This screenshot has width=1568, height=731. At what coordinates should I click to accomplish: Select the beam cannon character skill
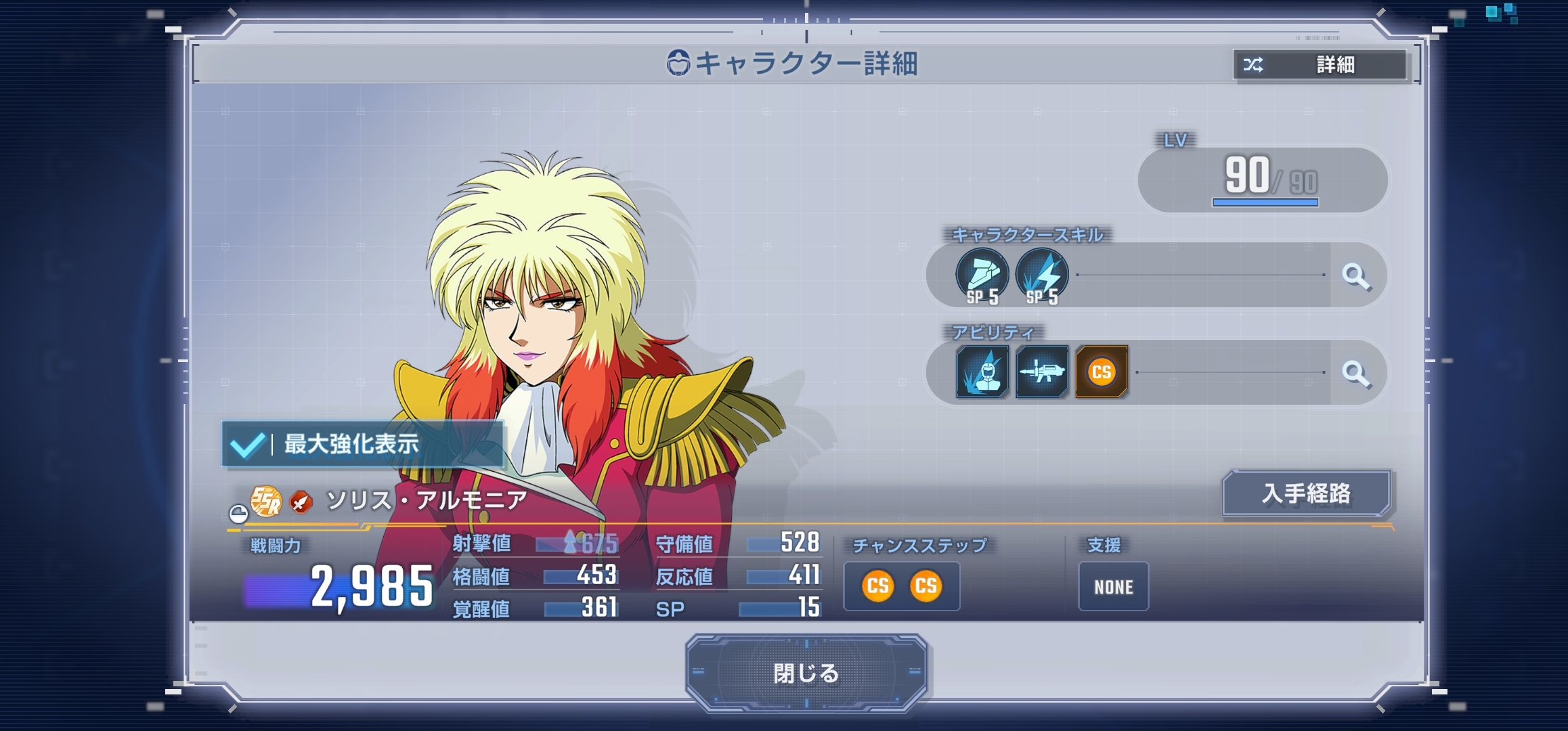[982, 275]
